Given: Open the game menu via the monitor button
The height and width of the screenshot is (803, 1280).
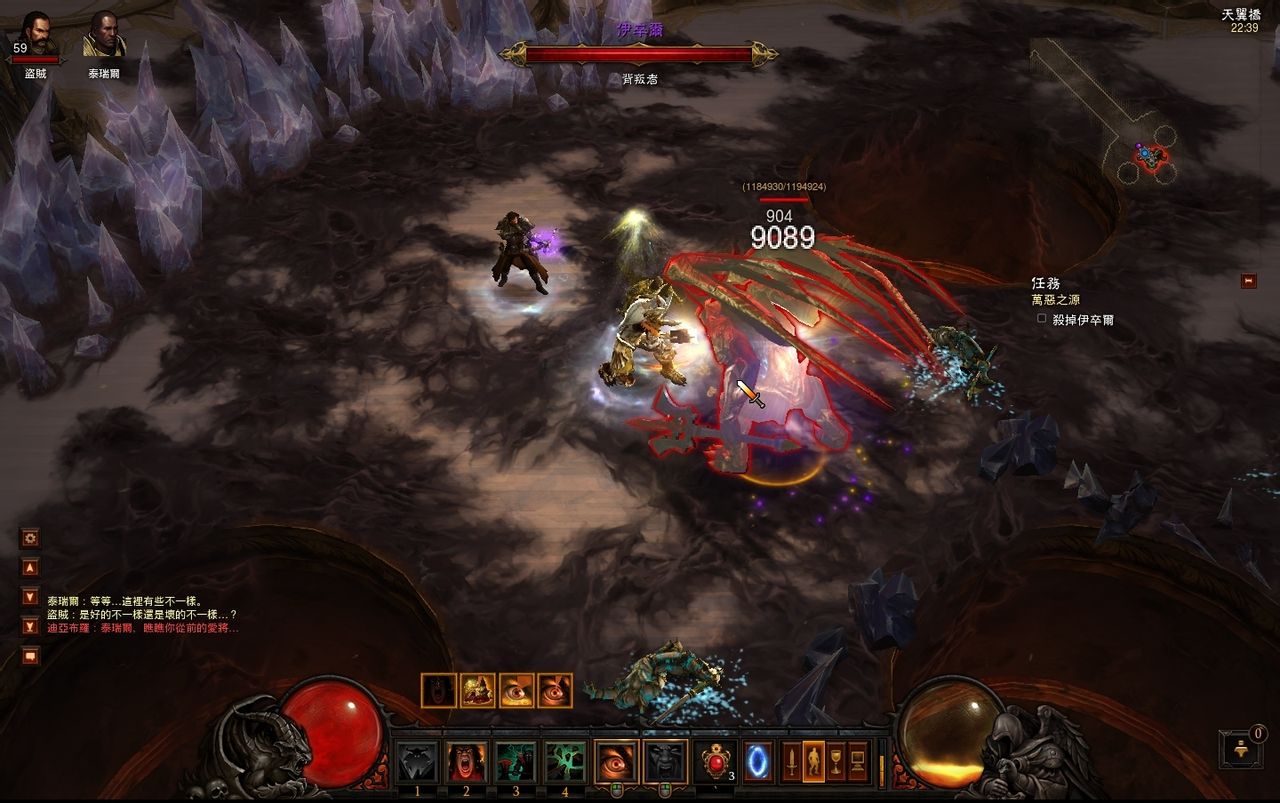Looking at the screenshot, I should 858,762.
